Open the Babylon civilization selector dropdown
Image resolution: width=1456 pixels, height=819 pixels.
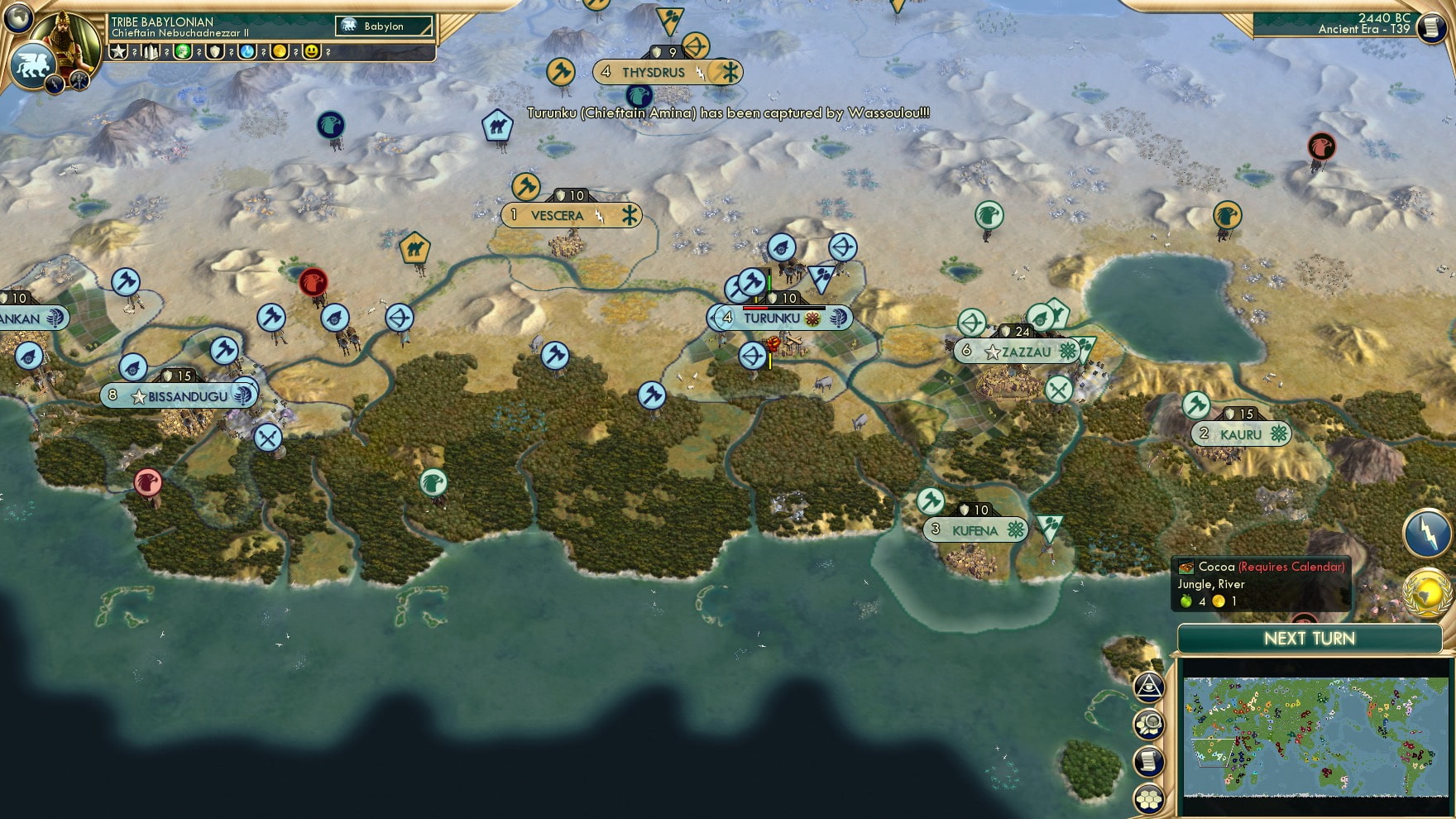tap(382, 26)
